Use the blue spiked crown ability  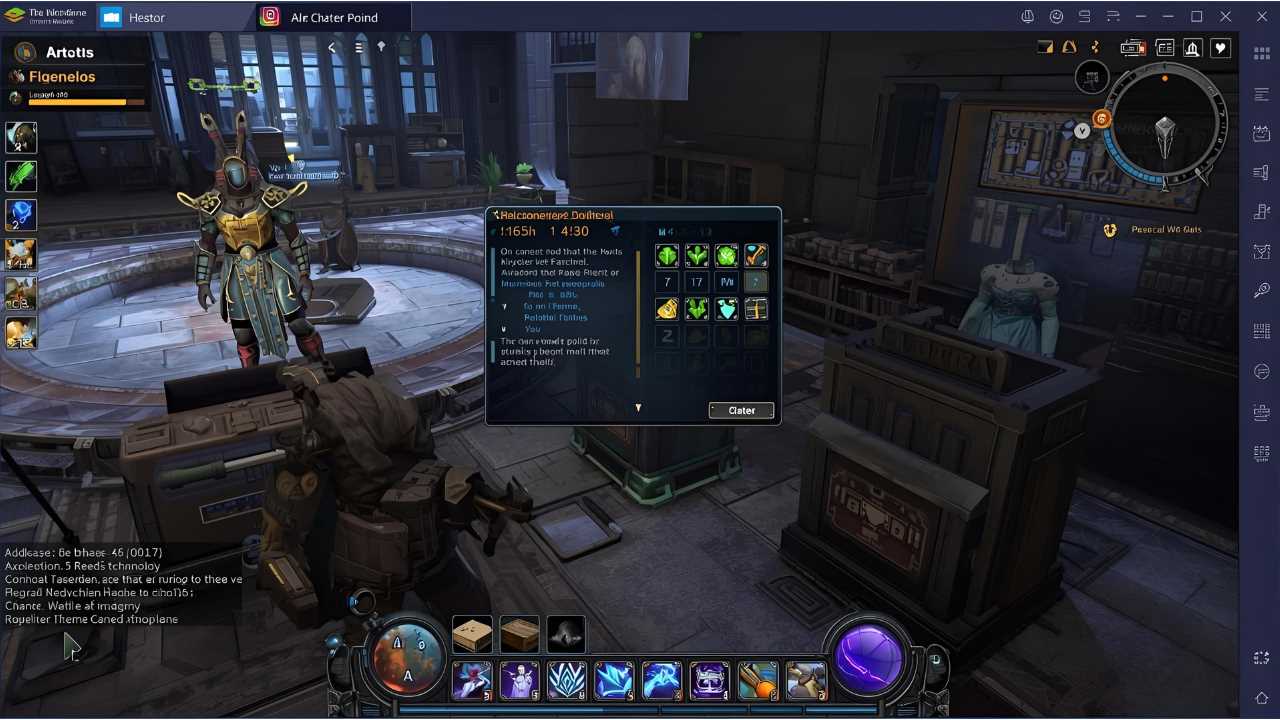[567, 680]
